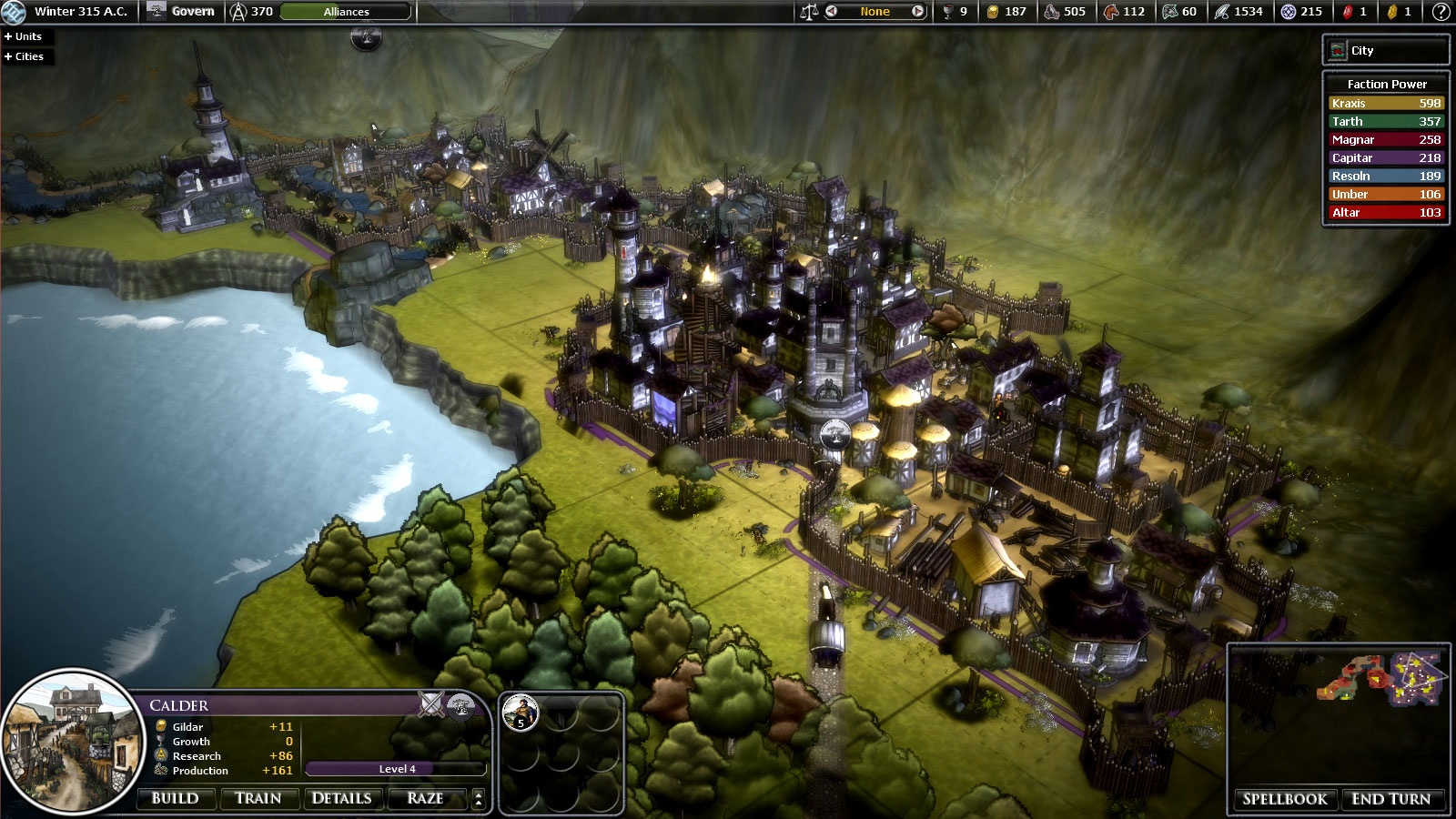Select the garrisoned level 5 unit portrait
This screenshot has width=1456, height=819.
(521, 713)
